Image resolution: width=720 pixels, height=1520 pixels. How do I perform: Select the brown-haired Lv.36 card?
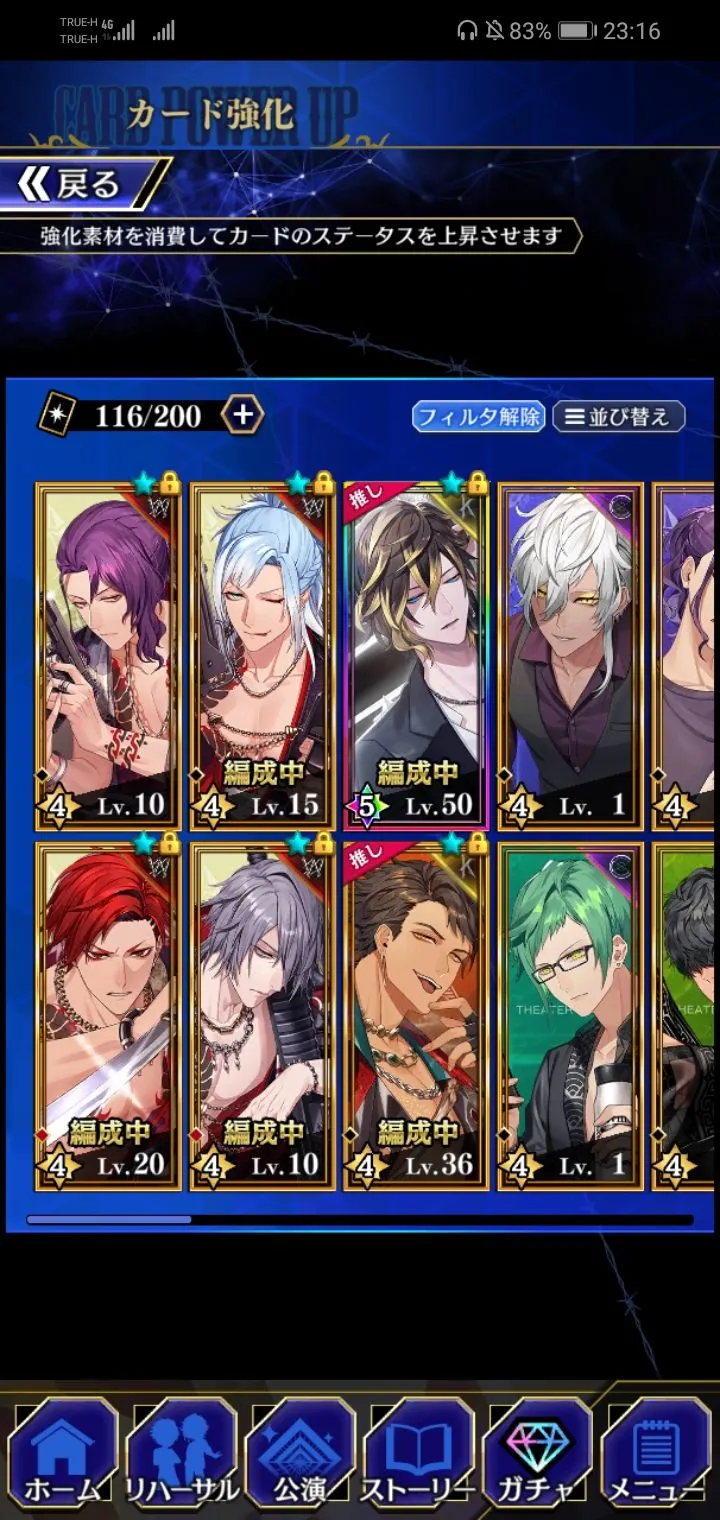click(416, 1015)
